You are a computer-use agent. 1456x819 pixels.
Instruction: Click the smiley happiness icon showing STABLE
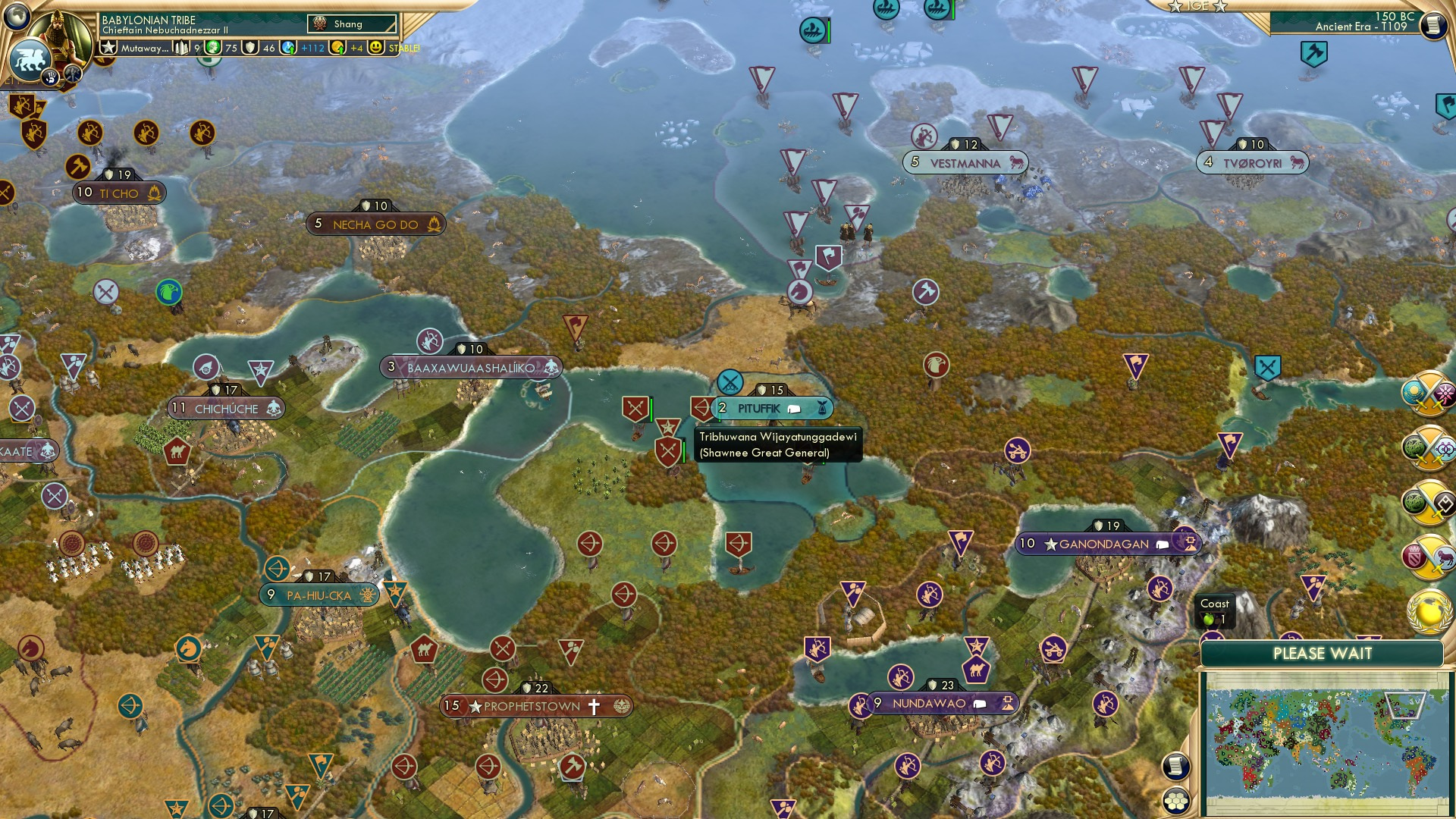point(377,48)
